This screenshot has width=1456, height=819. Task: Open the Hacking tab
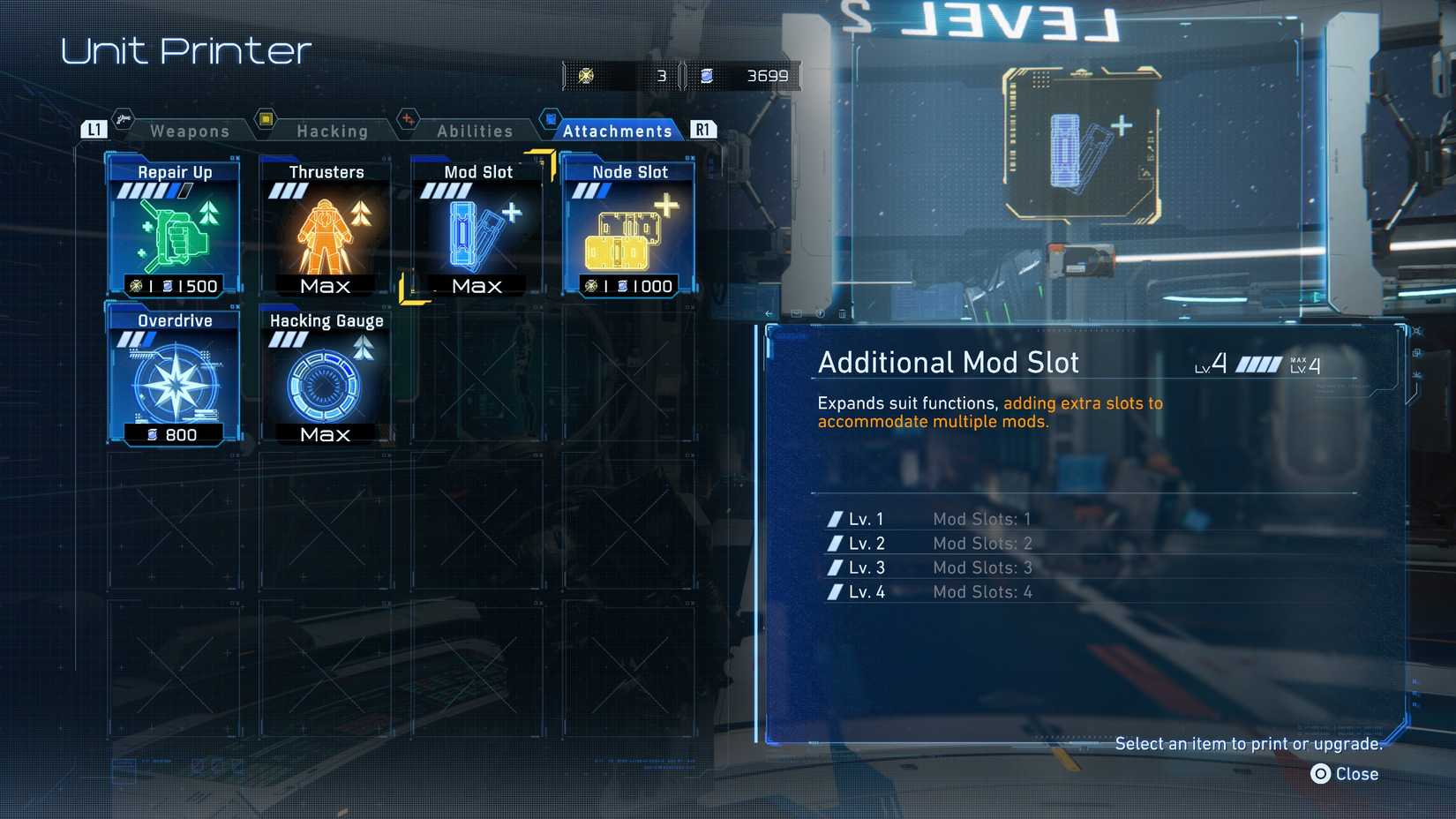tap(333, 130)
